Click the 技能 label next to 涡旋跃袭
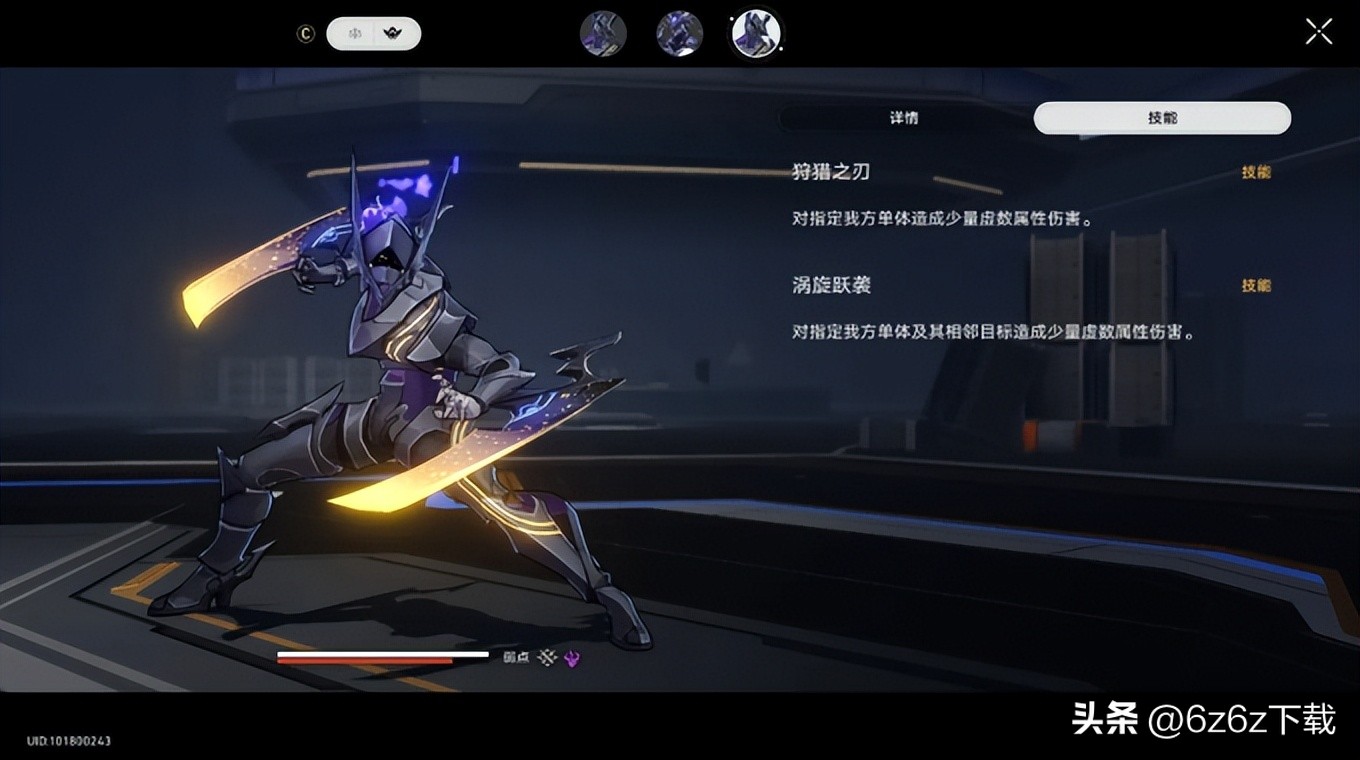This screenshot has height=760, width=1360. coord(1257,286)
